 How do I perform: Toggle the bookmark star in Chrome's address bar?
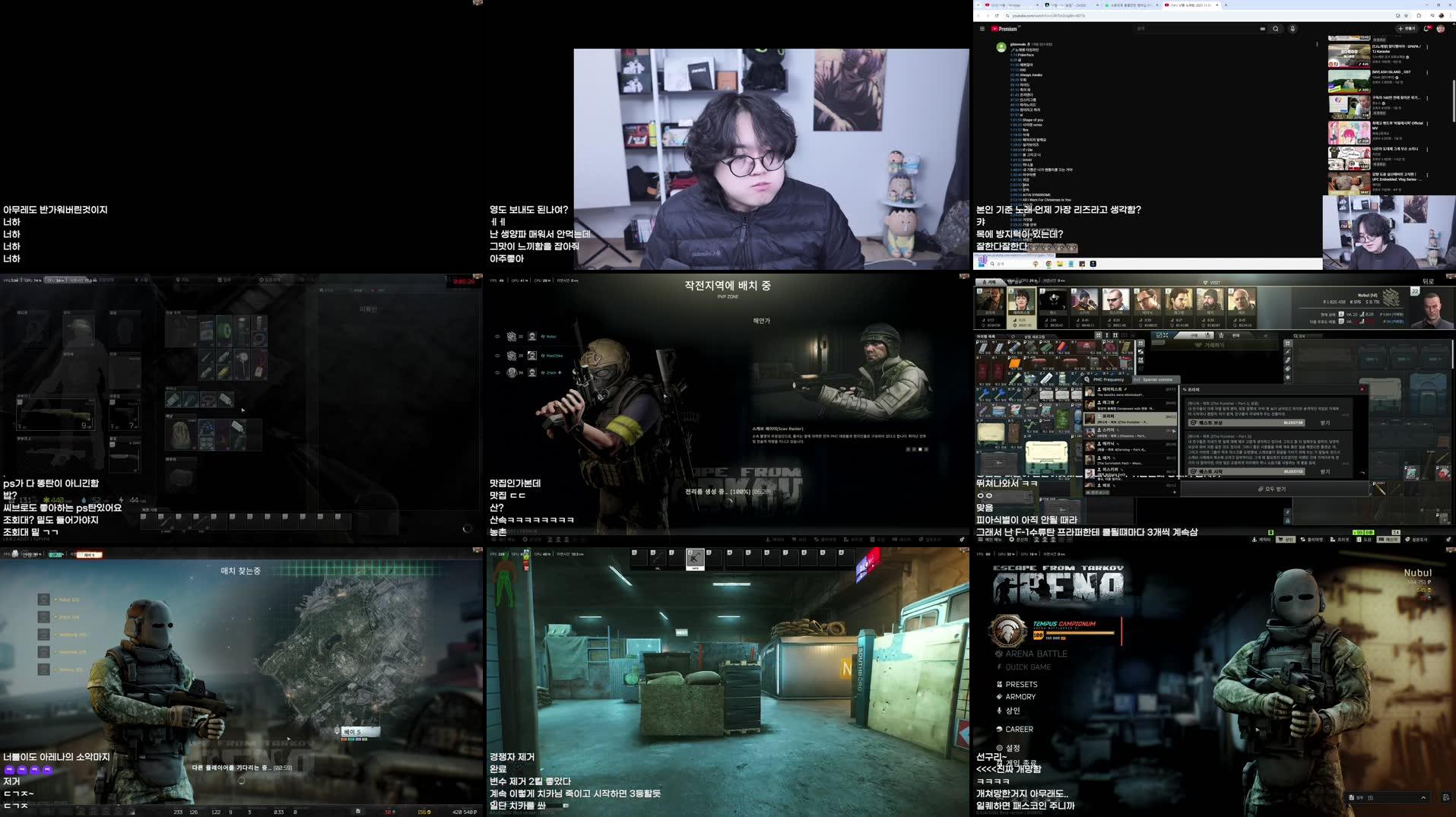tap(1406, 15)
